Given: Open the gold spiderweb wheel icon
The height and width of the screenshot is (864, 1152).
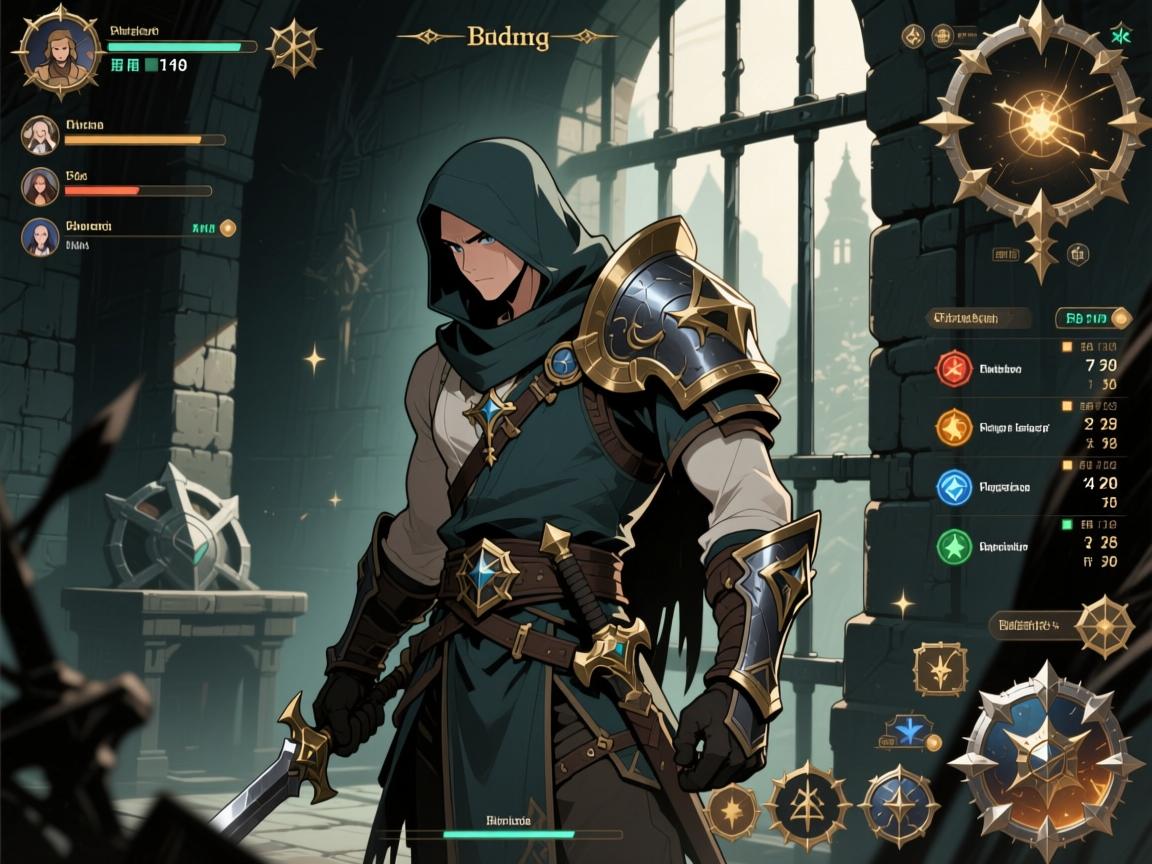Looking at the screenshot, I should coord(1104,626).
